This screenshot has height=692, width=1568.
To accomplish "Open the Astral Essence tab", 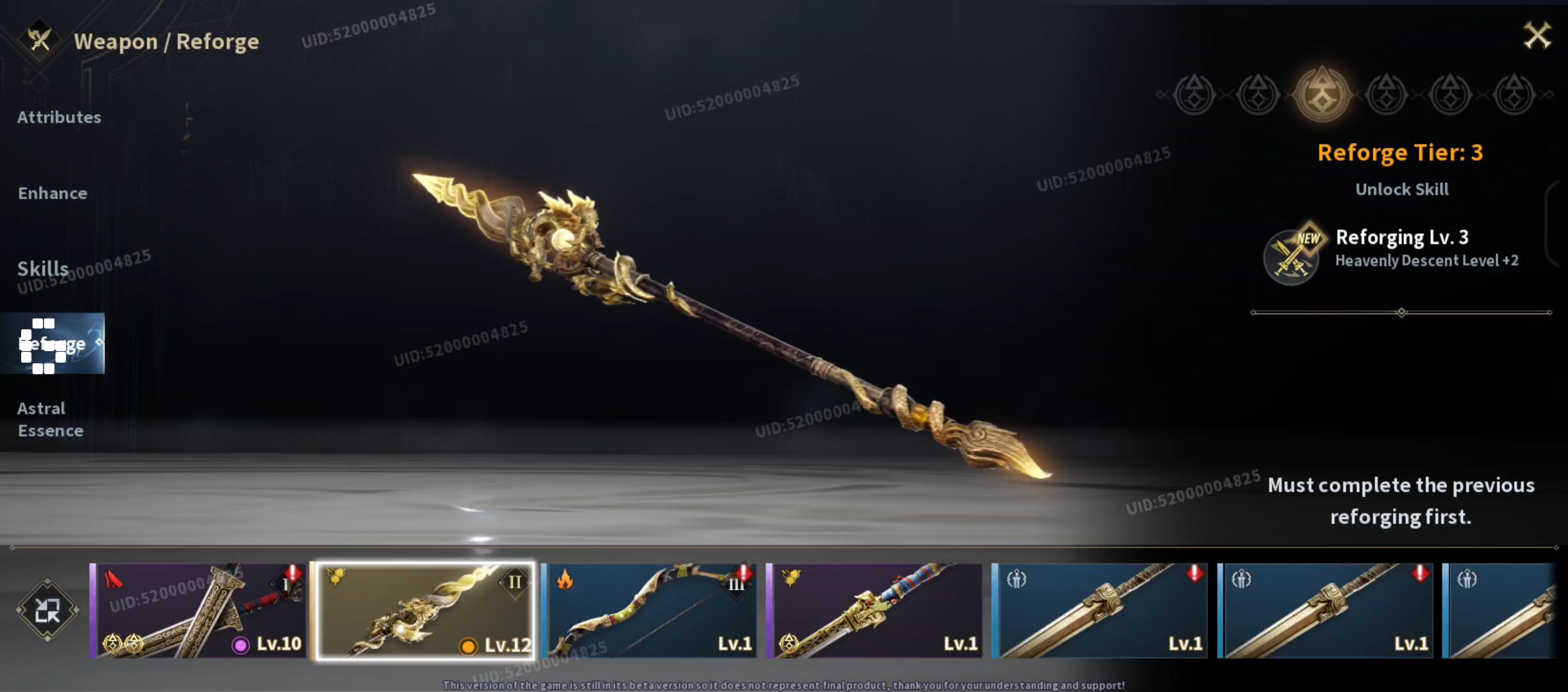I will point(50,419).
